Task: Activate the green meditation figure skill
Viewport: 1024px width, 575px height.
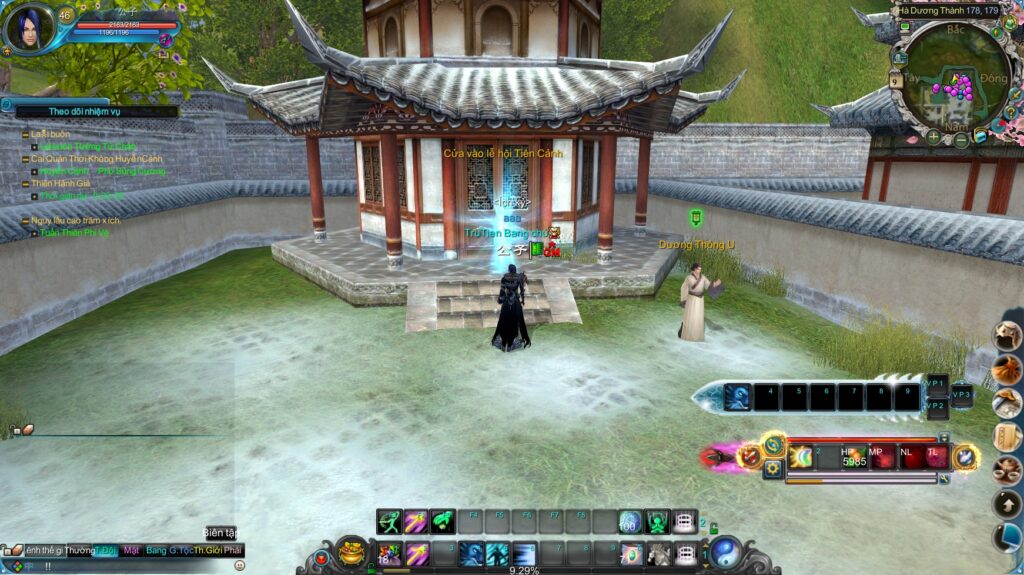Action: pyautogui.click(x=657, y=521)
